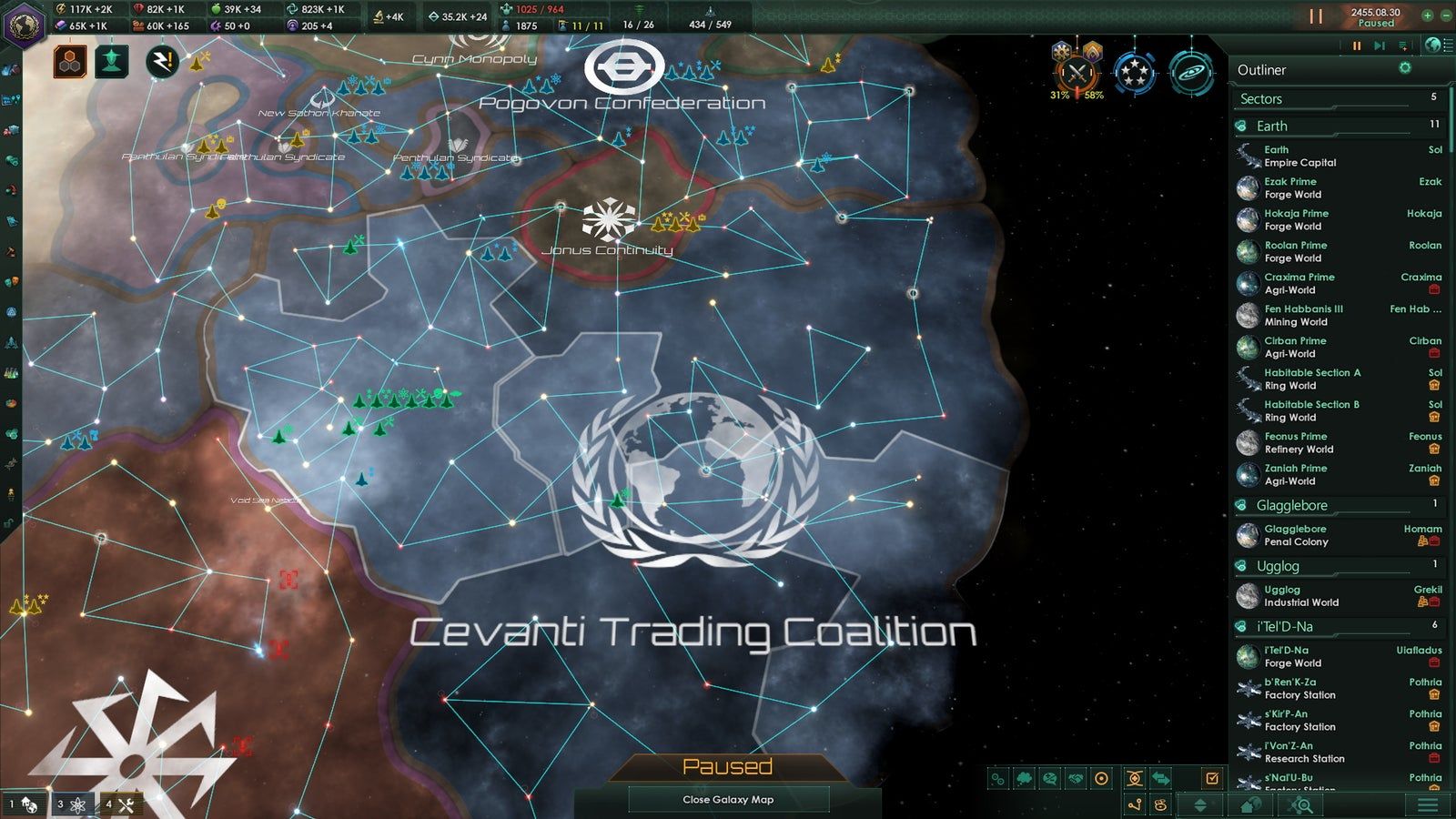
Task: Open the hamburger menu at bottom right
Action: [1425, 806]
